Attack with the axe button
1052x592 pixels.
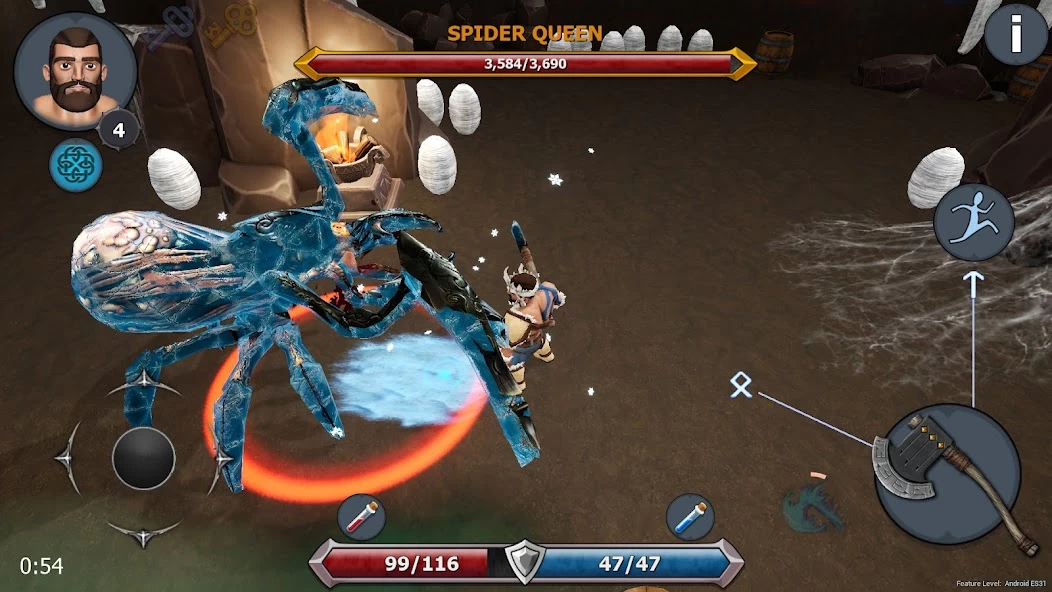pos(947,474)
